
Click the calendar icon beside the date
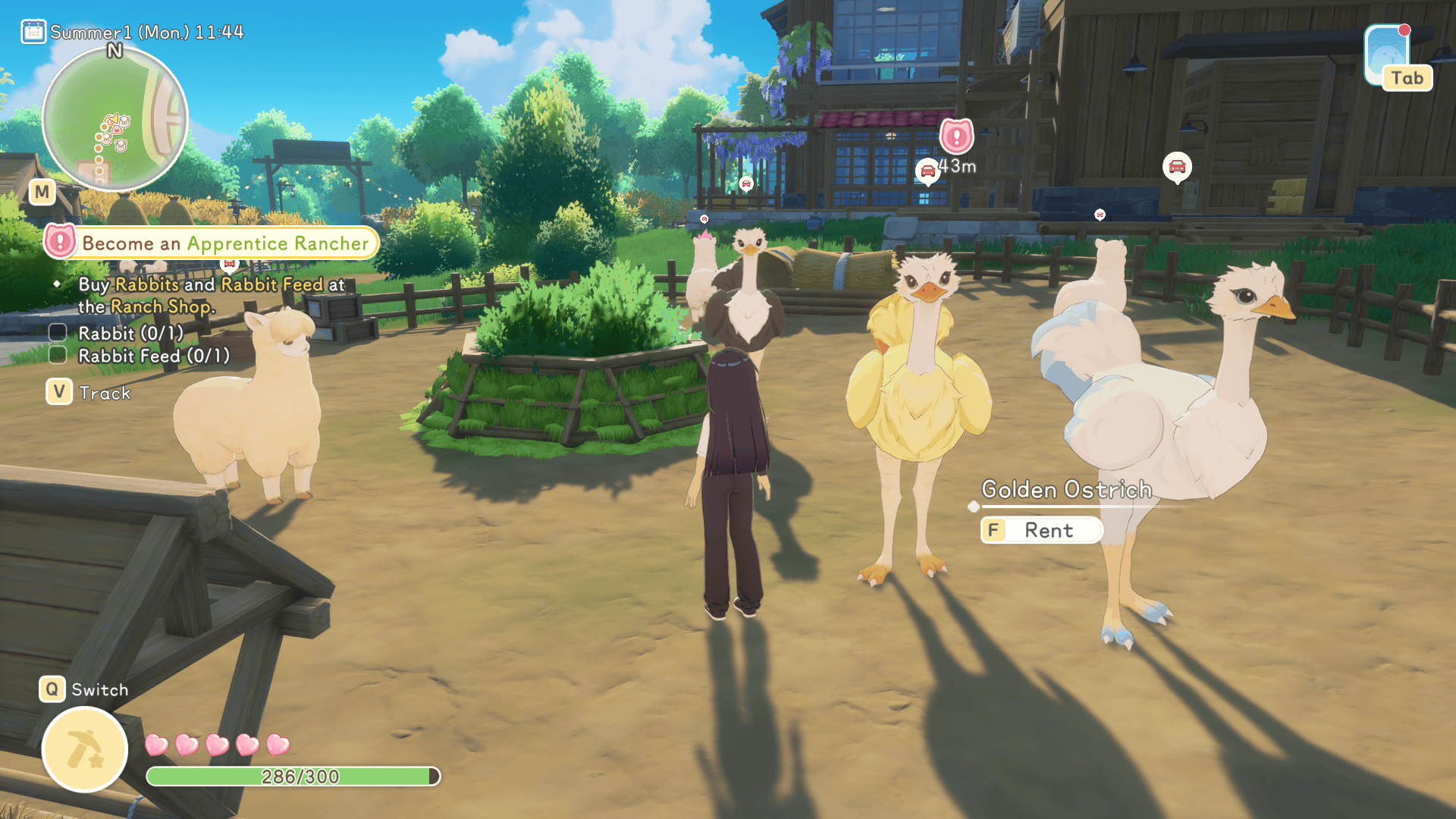tap(33, 32)
